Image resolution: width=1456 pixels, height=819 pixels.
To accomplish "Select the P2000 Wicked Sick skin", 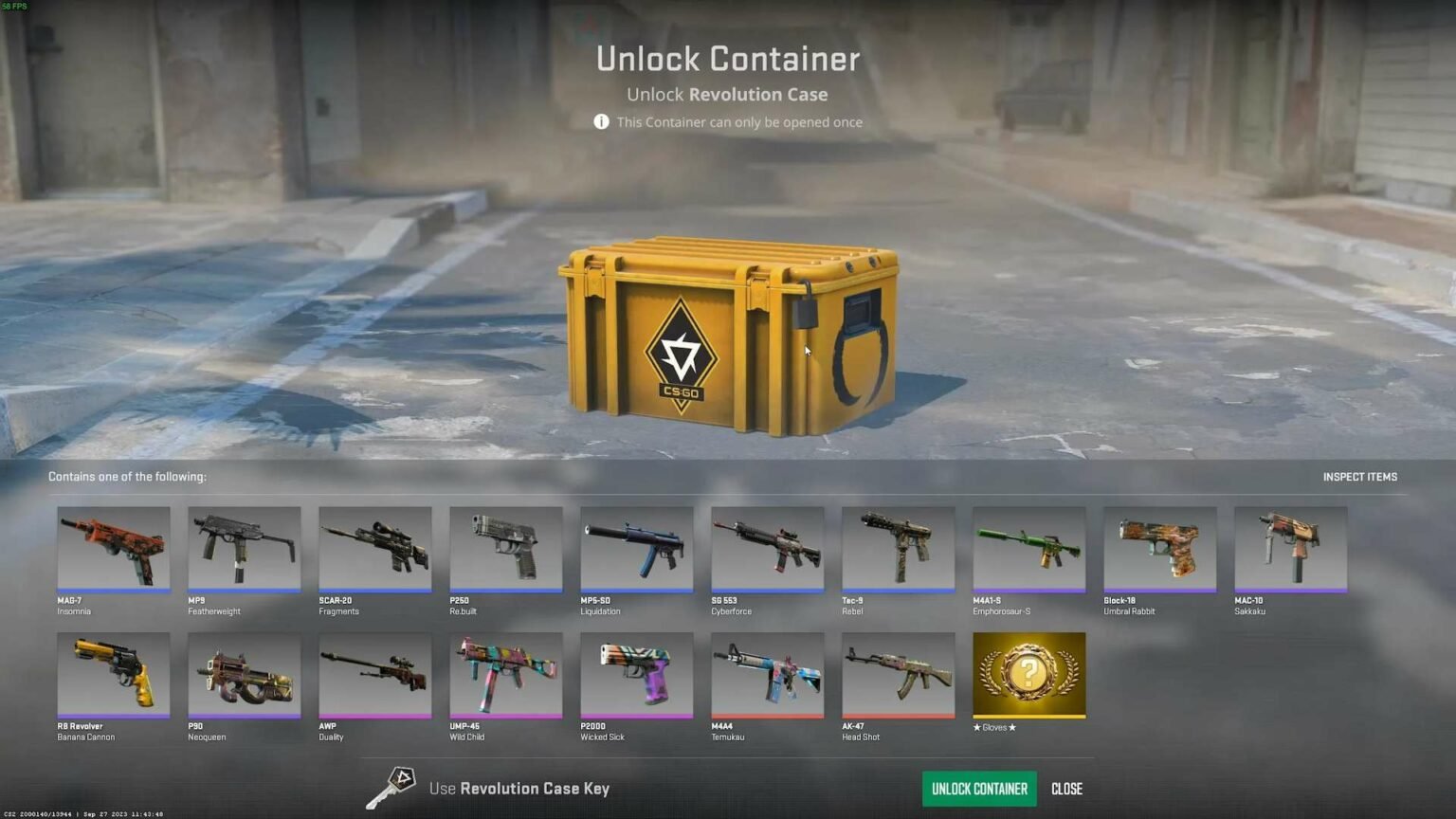I will (636, 675).
